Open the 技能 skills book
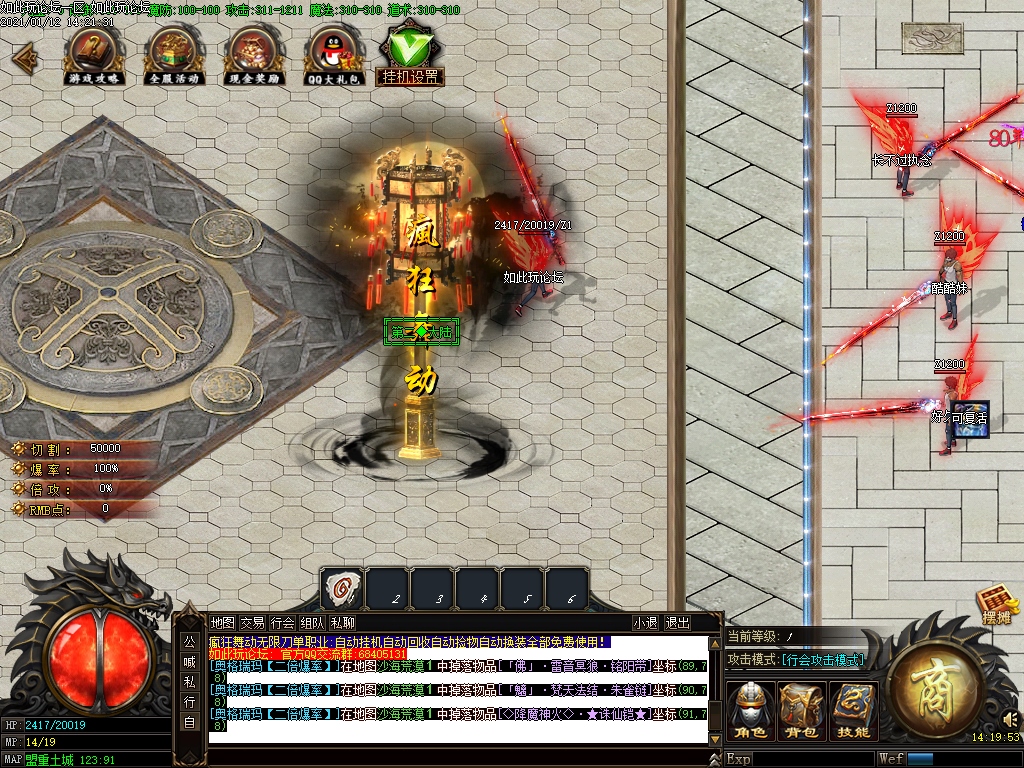 (x=853, y=711)
